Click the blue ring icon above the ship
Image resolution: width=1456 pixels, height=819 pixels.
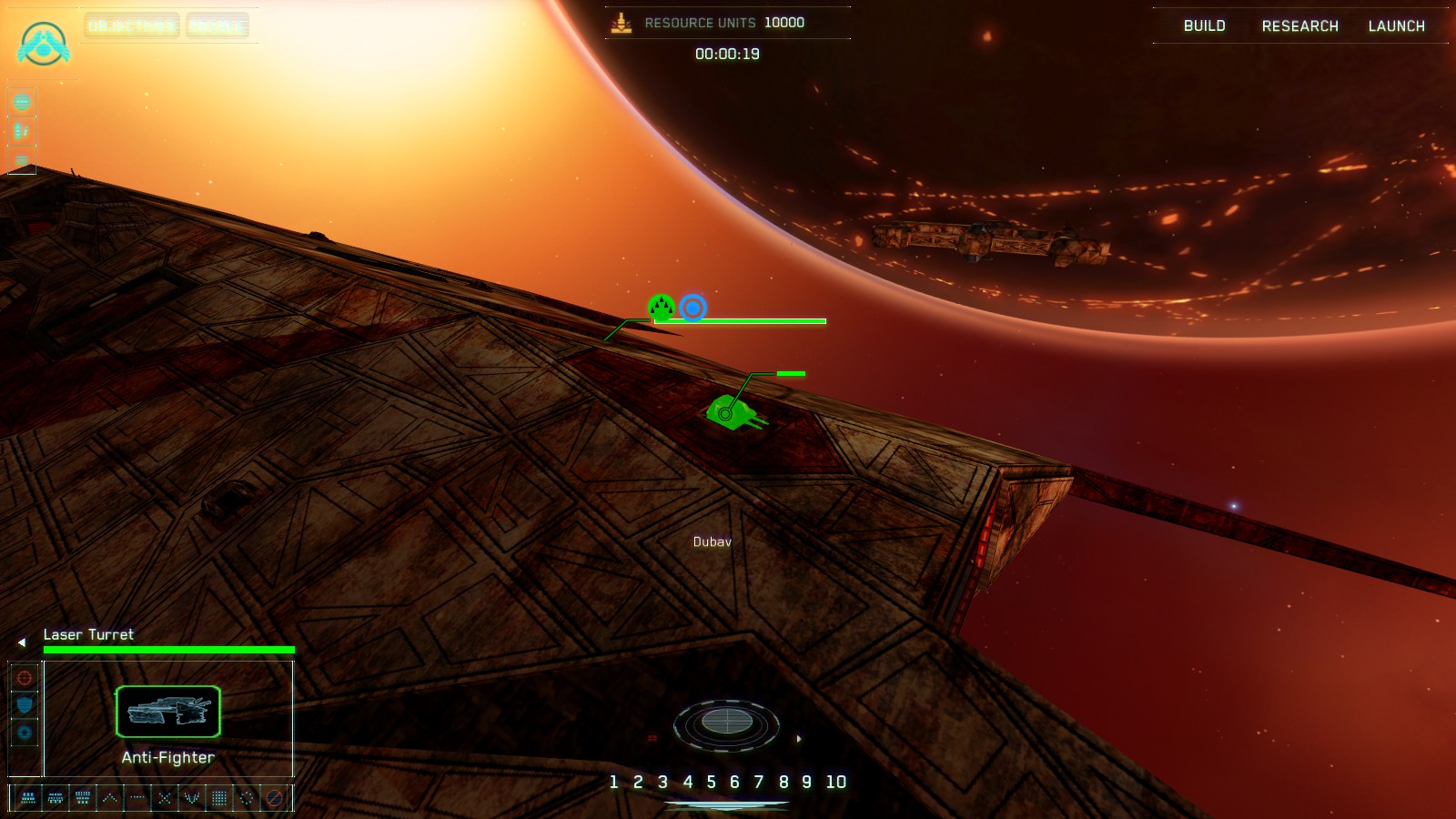[x=693, y=308]
